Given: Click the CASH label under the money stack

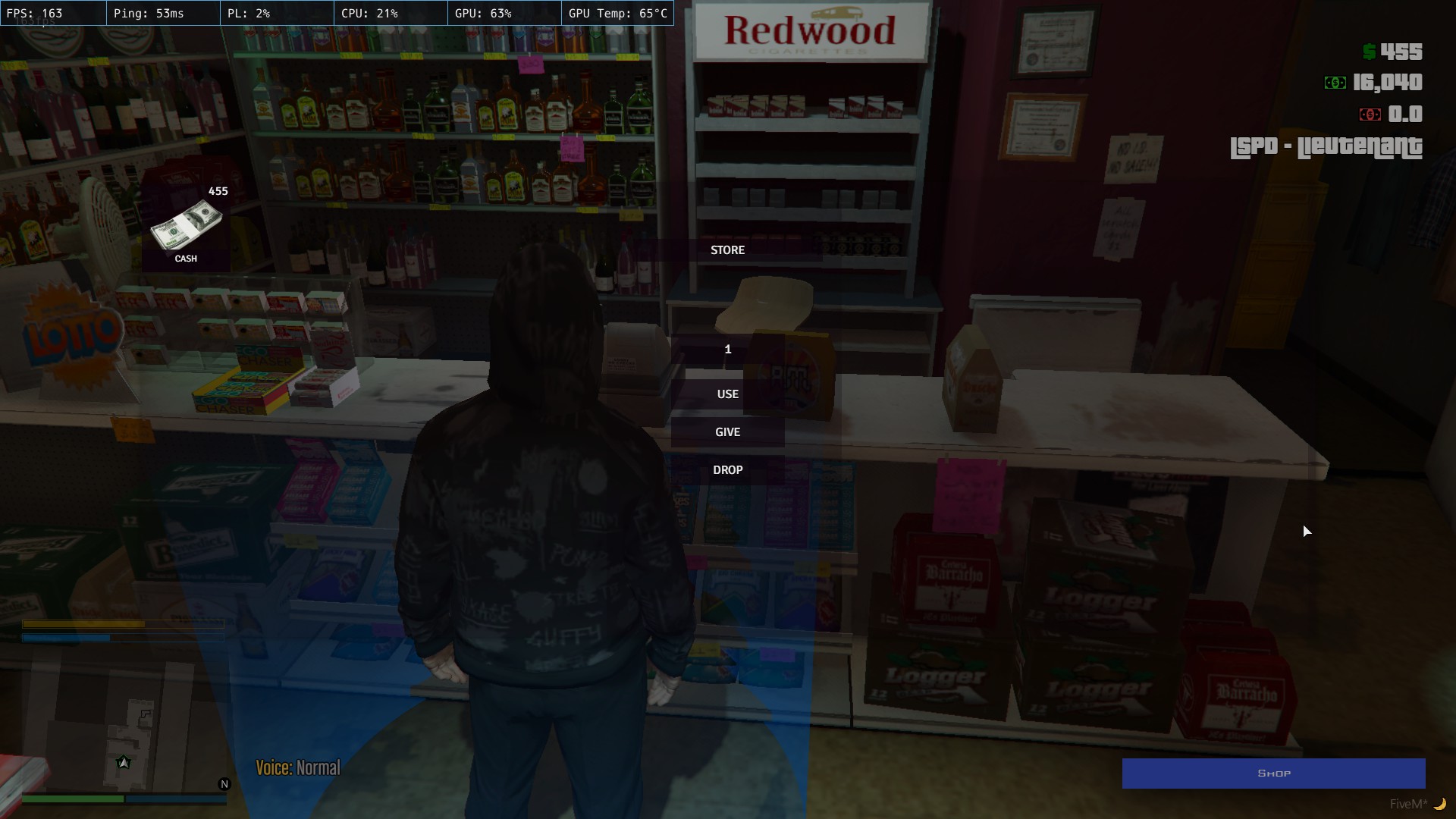Looking at the screenshot, I should 187,258.
